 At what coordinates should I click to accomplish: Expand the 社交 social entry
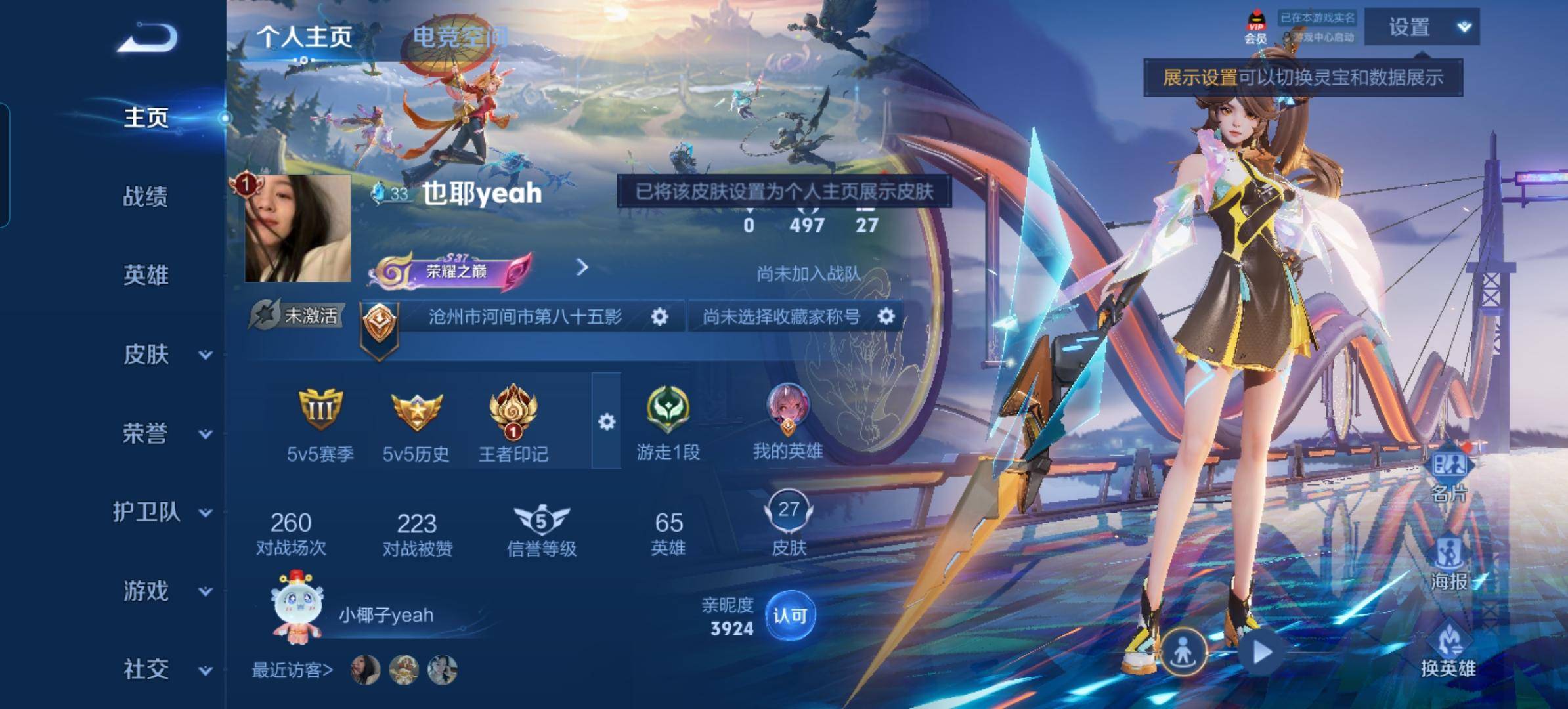coord(164,670)
